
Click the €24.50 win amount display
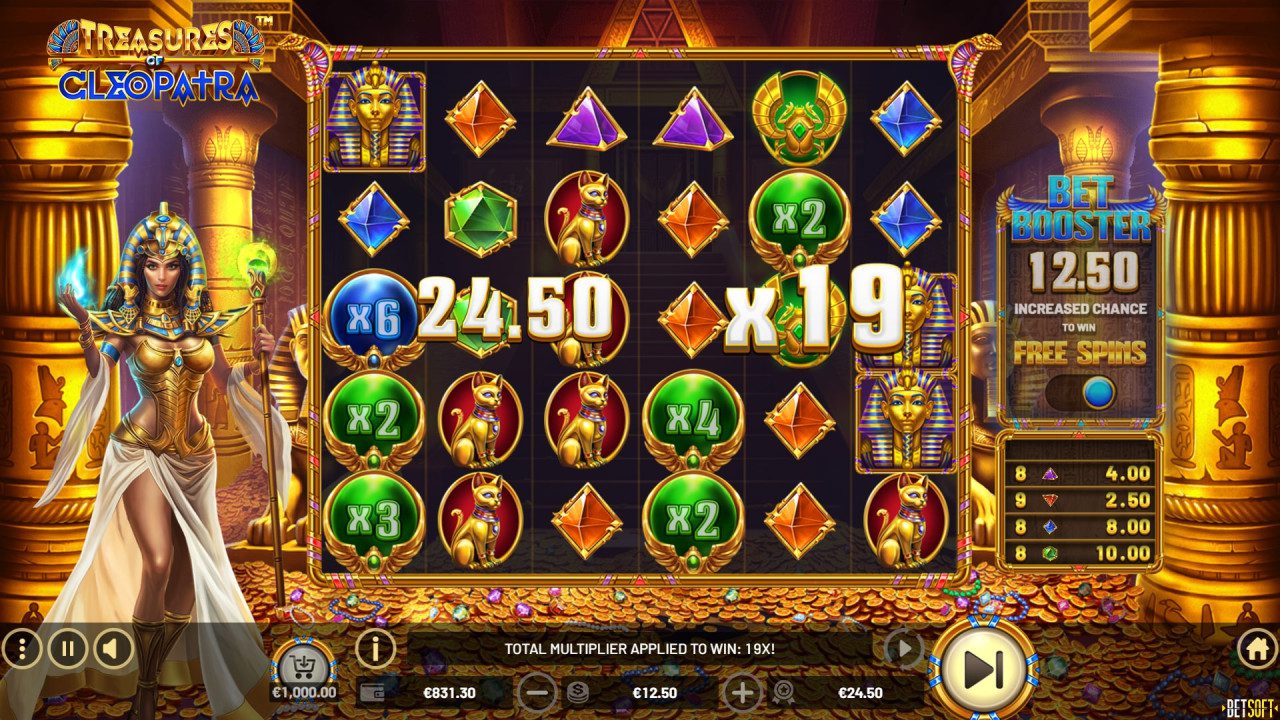[x=861, y=693]
